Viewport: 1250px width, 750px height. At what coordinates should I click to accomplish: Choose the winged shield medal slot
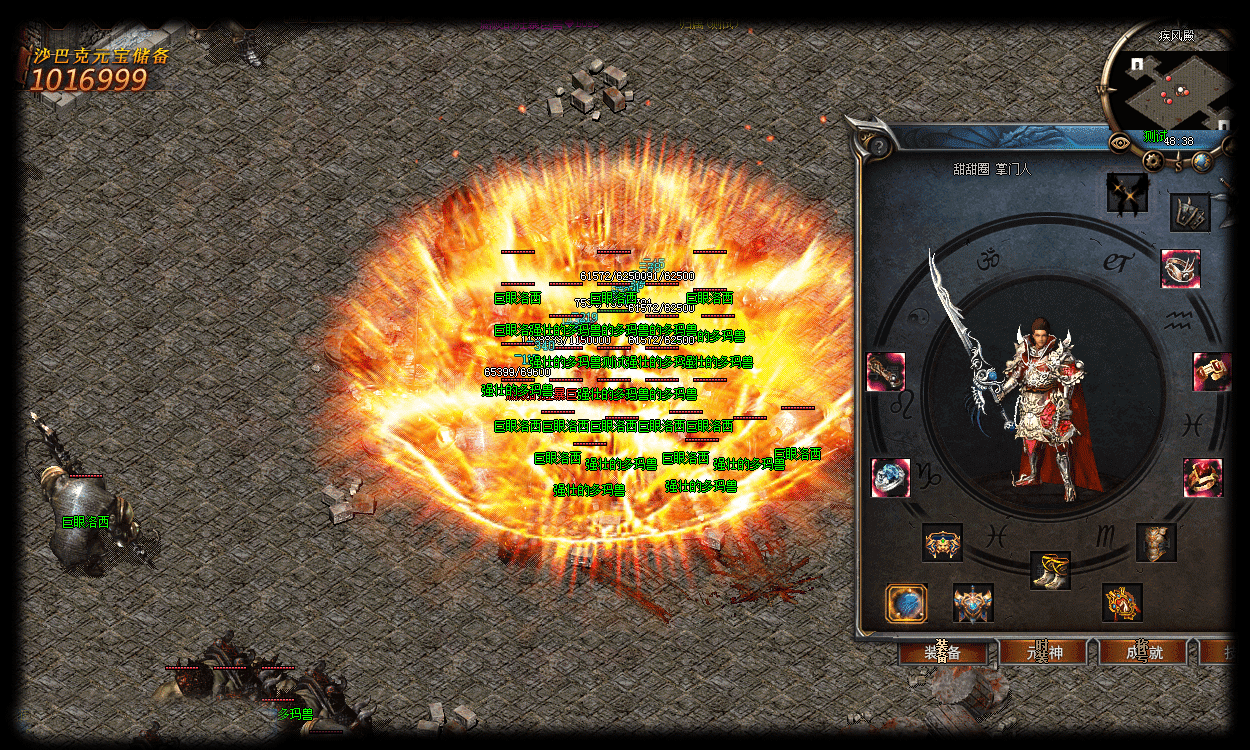pos(973,603)
